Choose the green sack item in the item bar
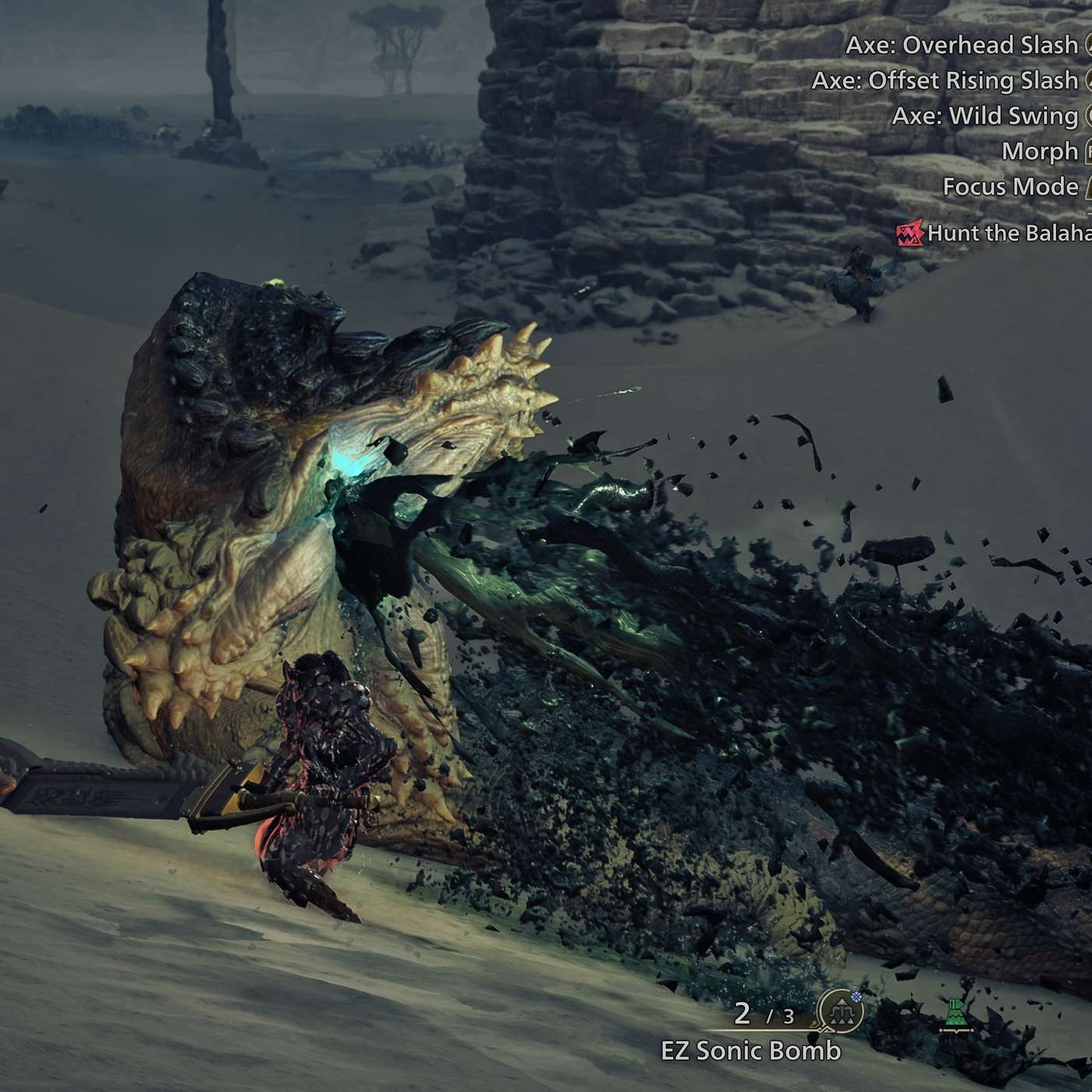Viewport: 1092px width, 1092px height. click(x=956, y=1015)
